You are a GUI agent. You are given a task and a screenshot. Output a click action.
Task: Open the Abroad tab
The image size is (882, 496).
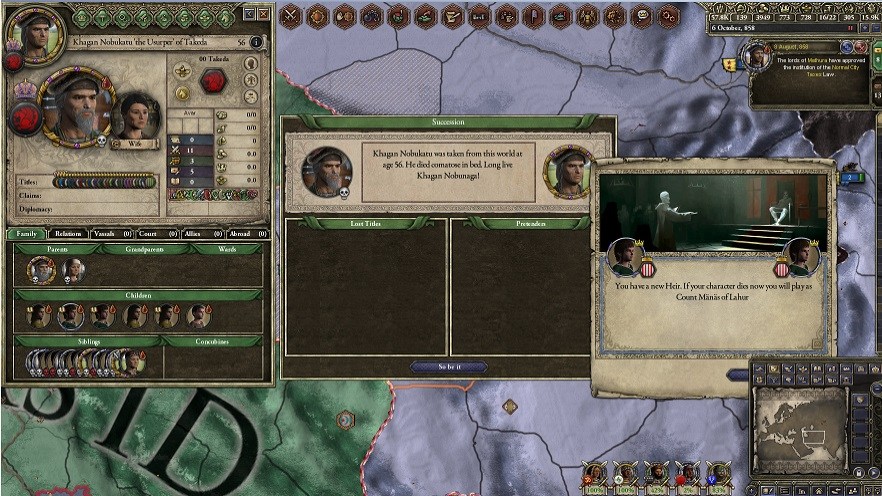[x=244, y=233]
